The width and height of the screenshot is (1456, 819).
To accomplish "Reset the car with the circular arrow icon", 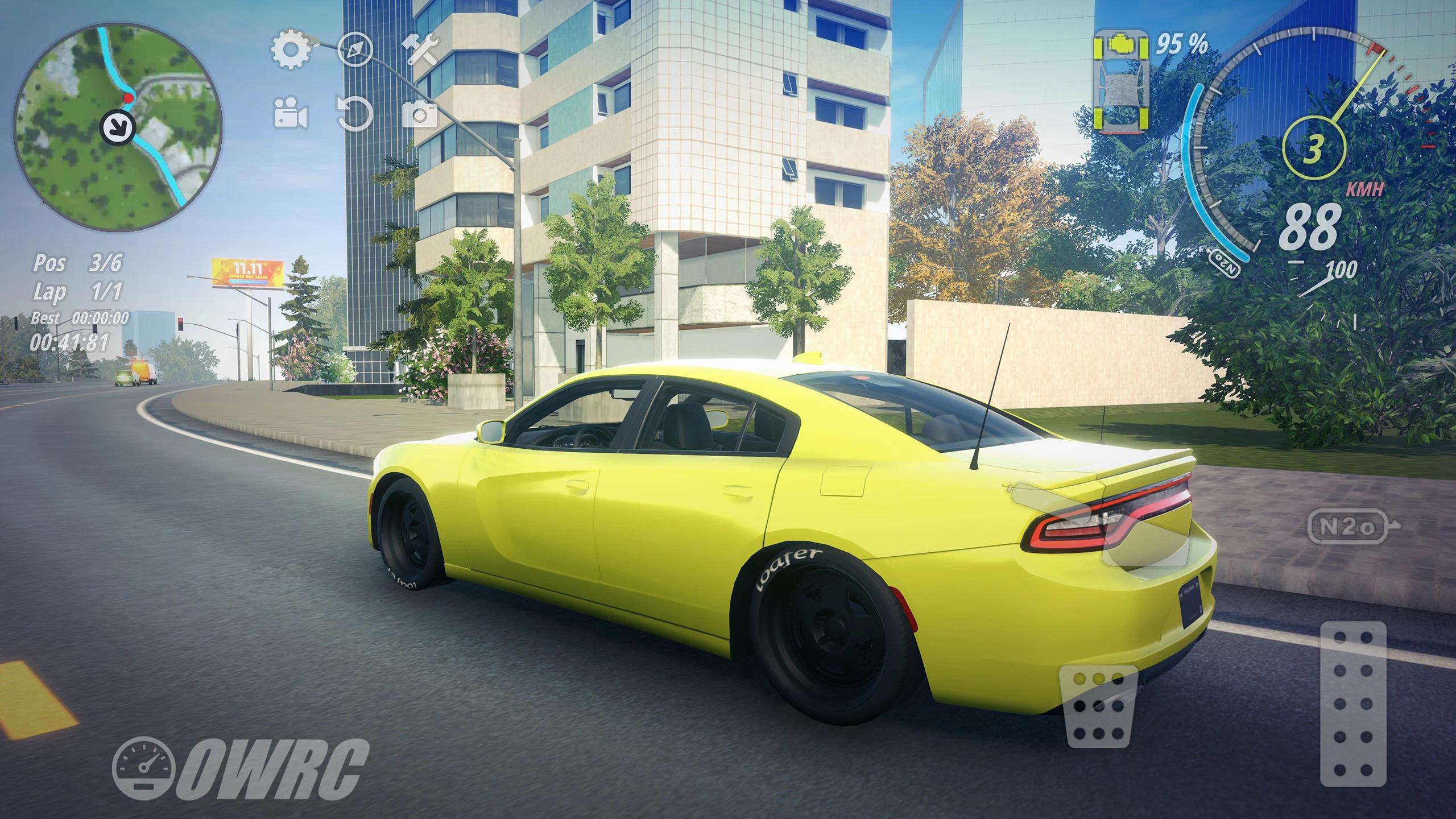I will (x=355, y=114).
